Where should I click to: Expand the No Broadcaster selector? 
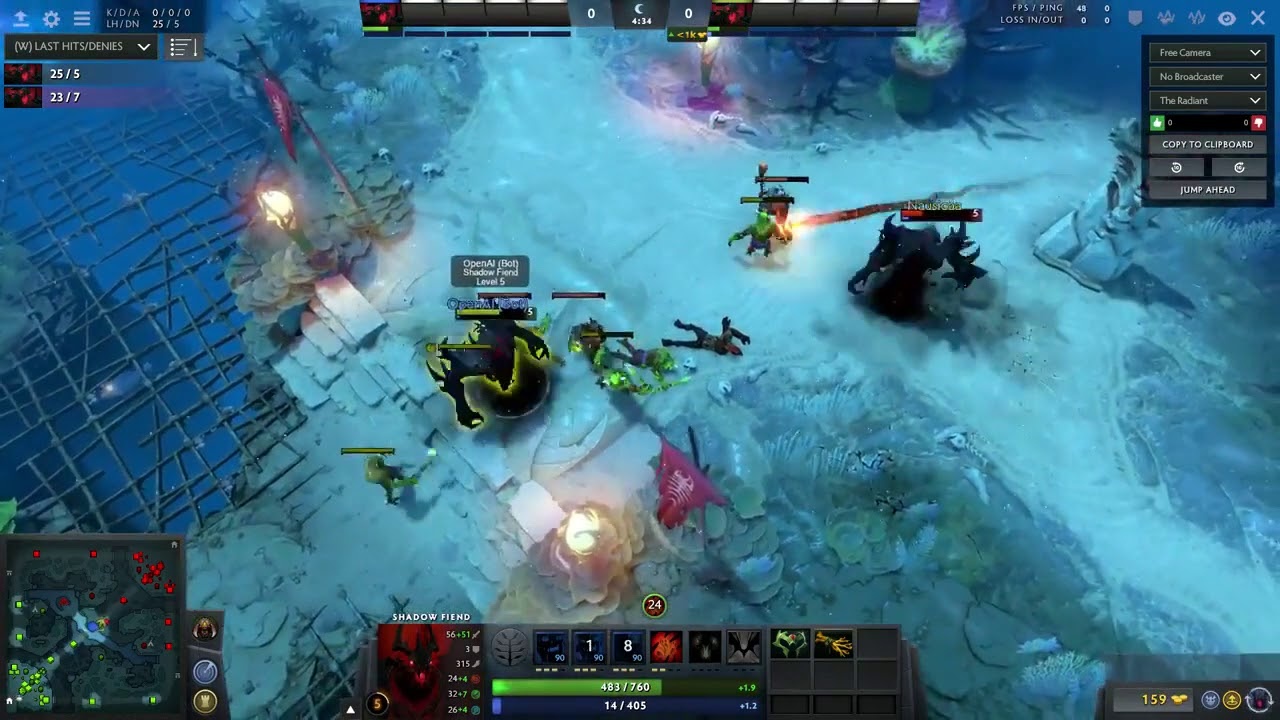(1207, 76)
